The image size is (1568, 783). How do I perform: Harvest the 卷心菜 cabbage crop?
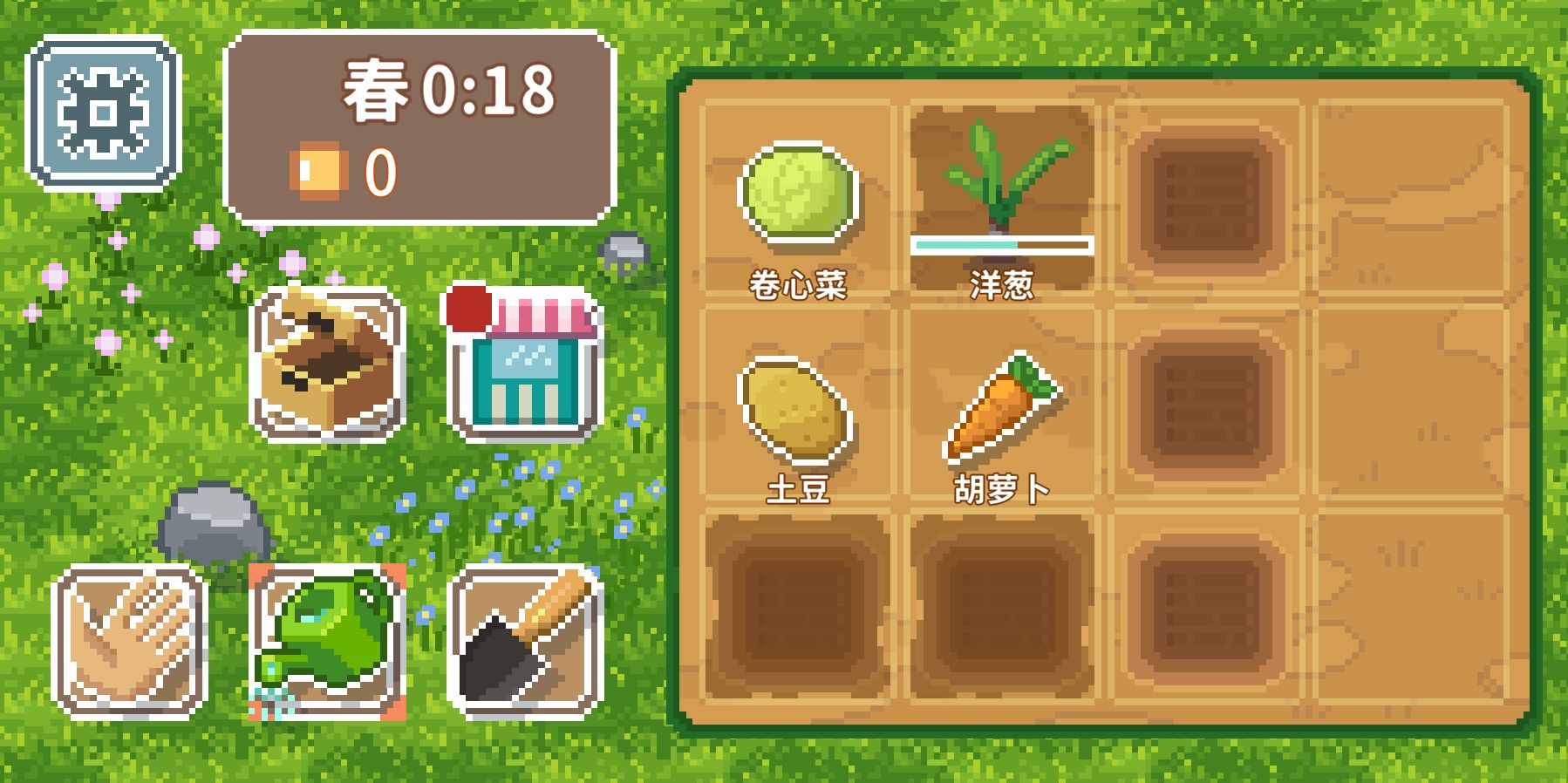point(796,194)
